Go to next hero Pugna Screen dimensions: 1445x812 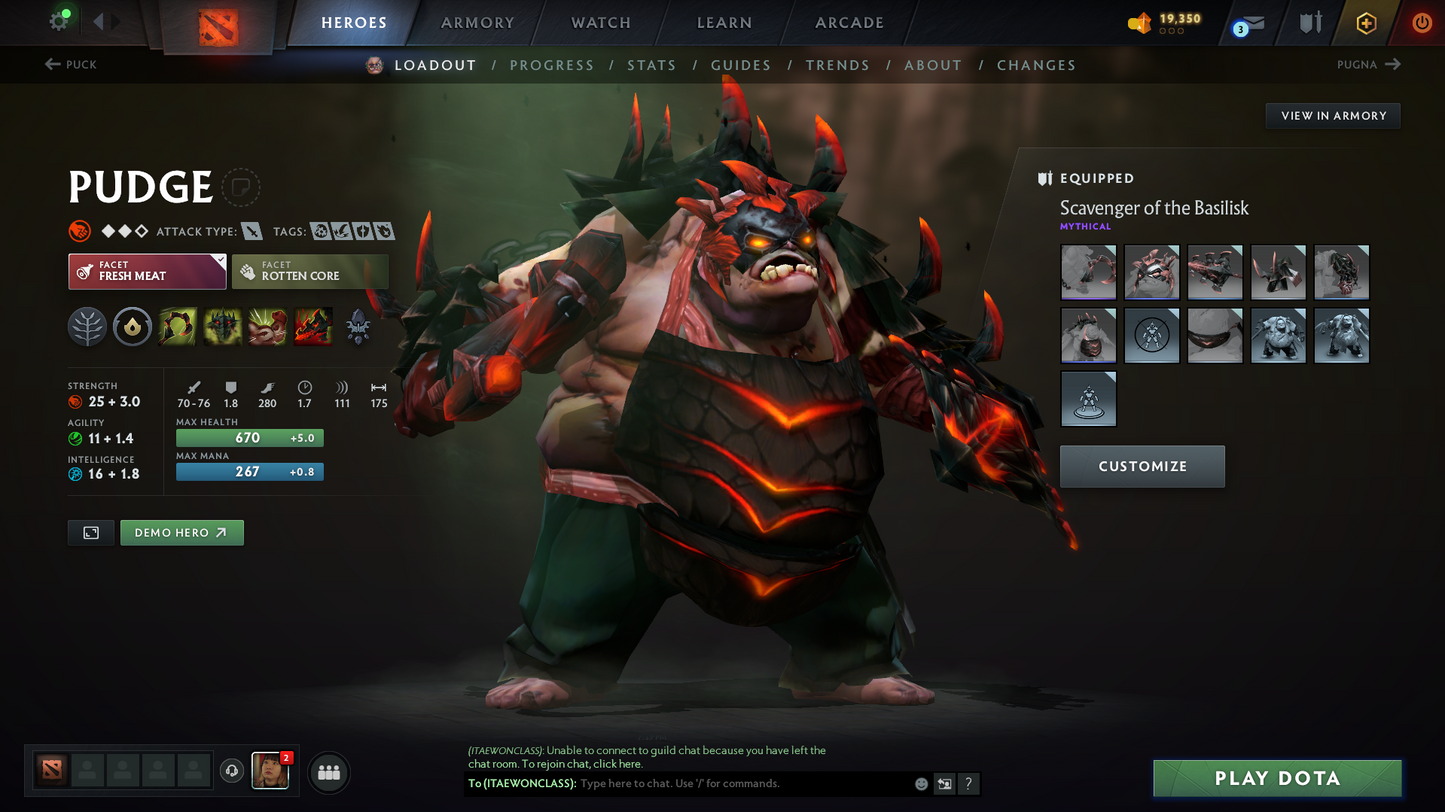(1369, 64)
